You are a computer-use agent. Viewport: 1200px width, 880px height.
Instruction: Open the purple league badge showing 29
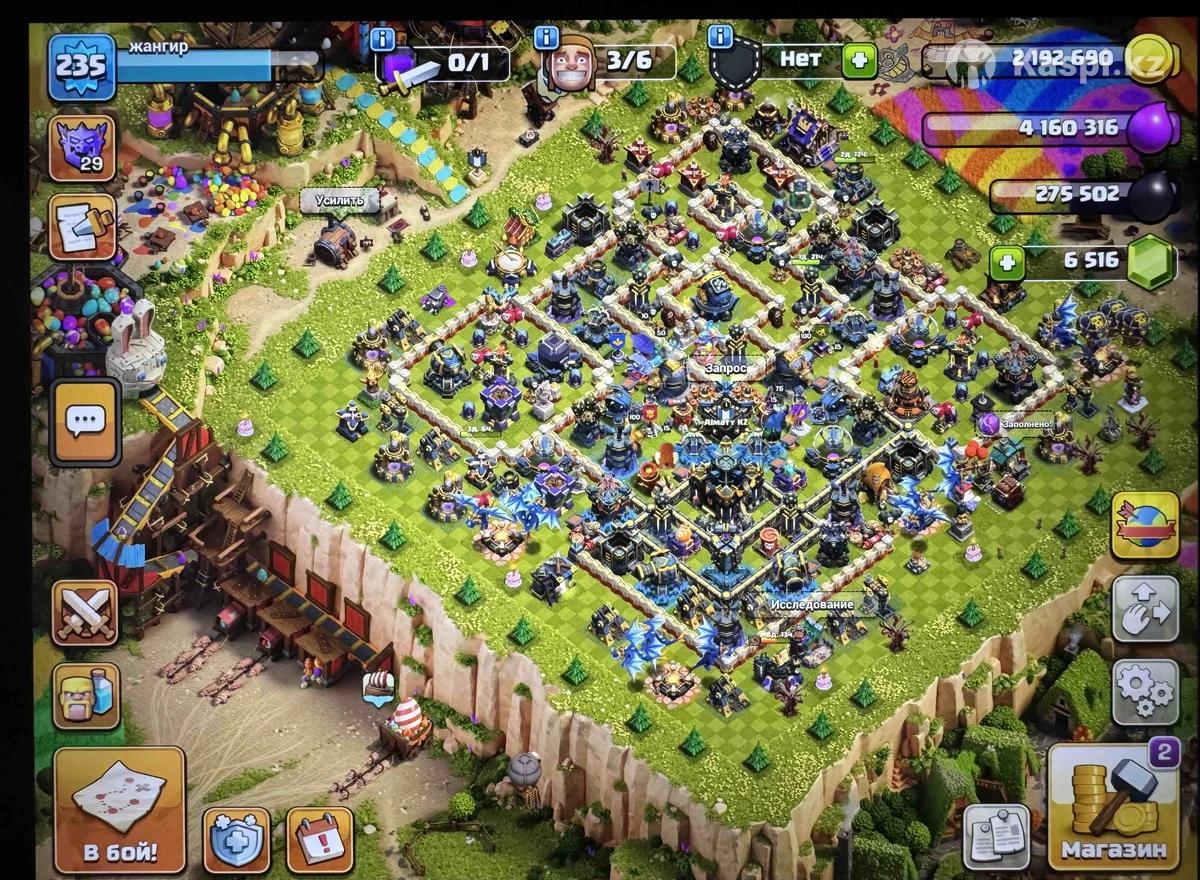pyautogui.click(x=82, y=148)
